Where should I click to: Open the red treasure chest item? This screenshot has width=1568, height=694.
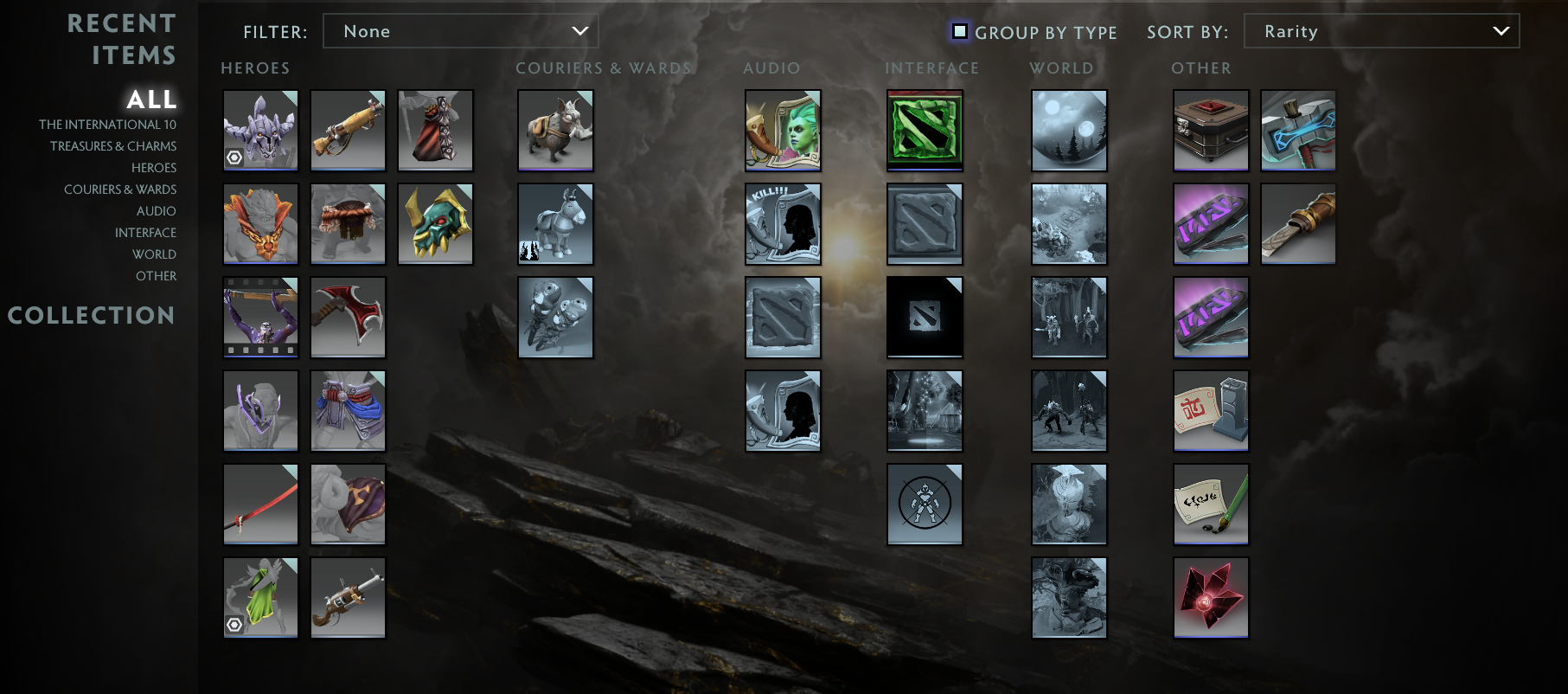(x=1210, y=130)
